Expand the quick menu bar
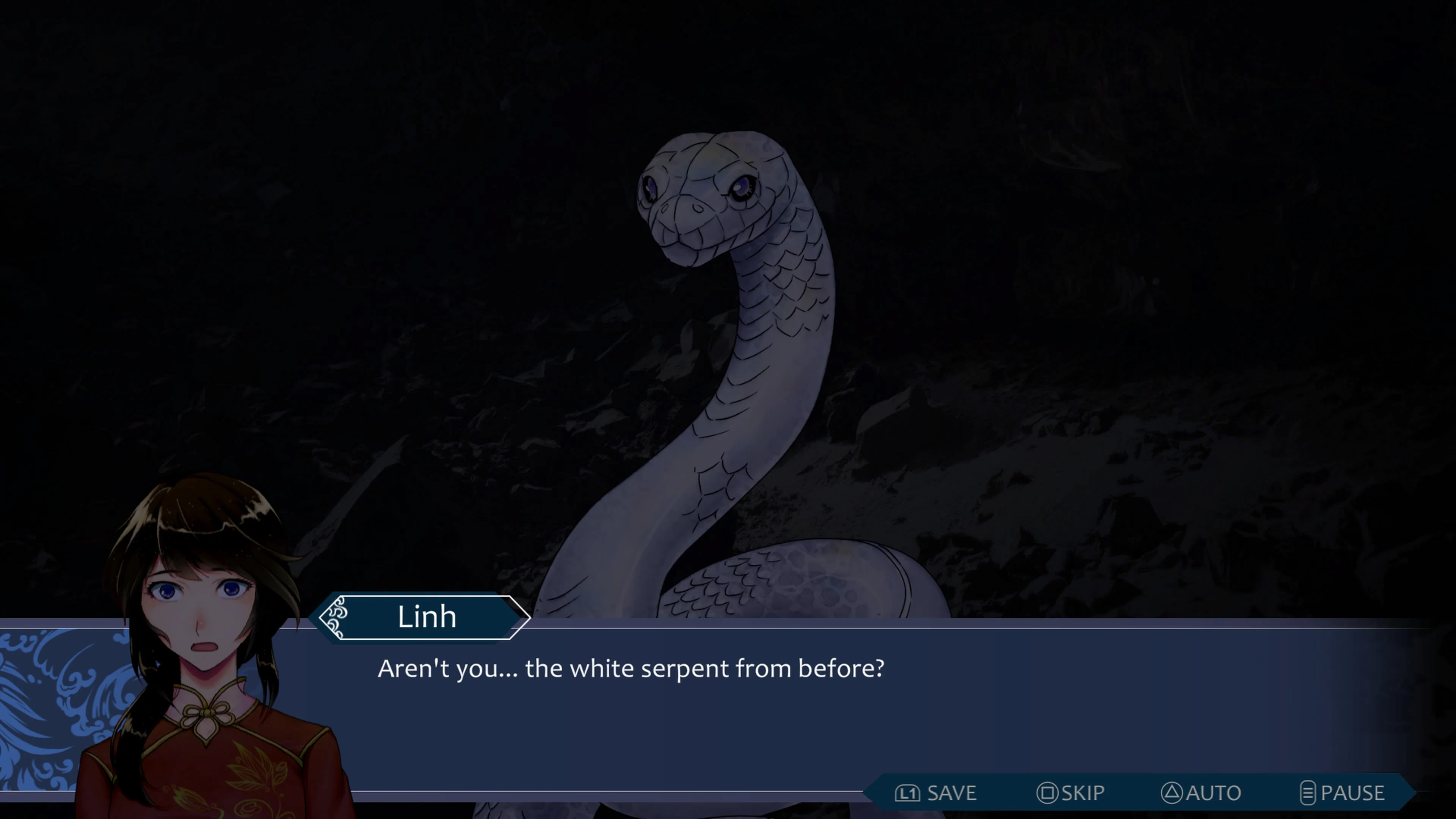 (x=1130, y=792)
